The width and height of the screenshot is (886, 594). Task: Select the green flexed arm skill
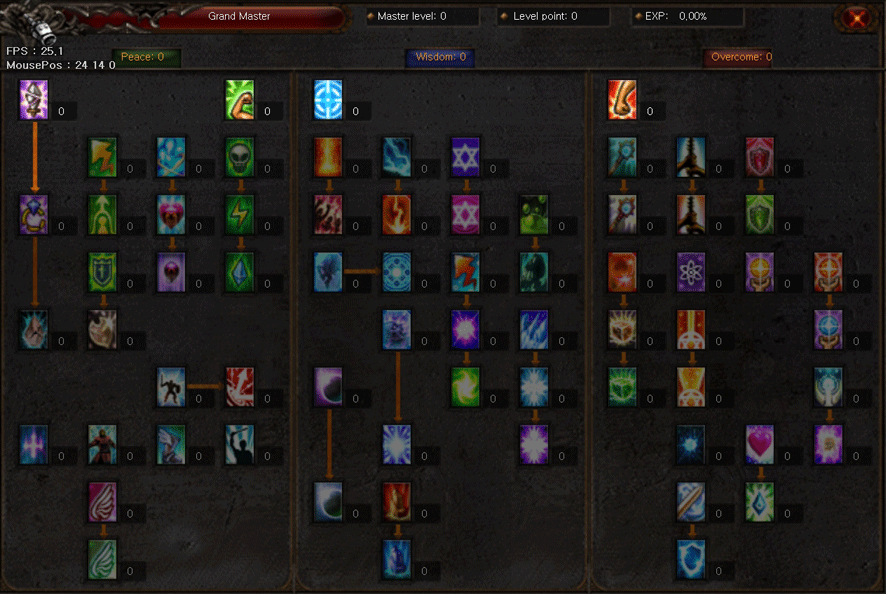(x=240, y=100)
